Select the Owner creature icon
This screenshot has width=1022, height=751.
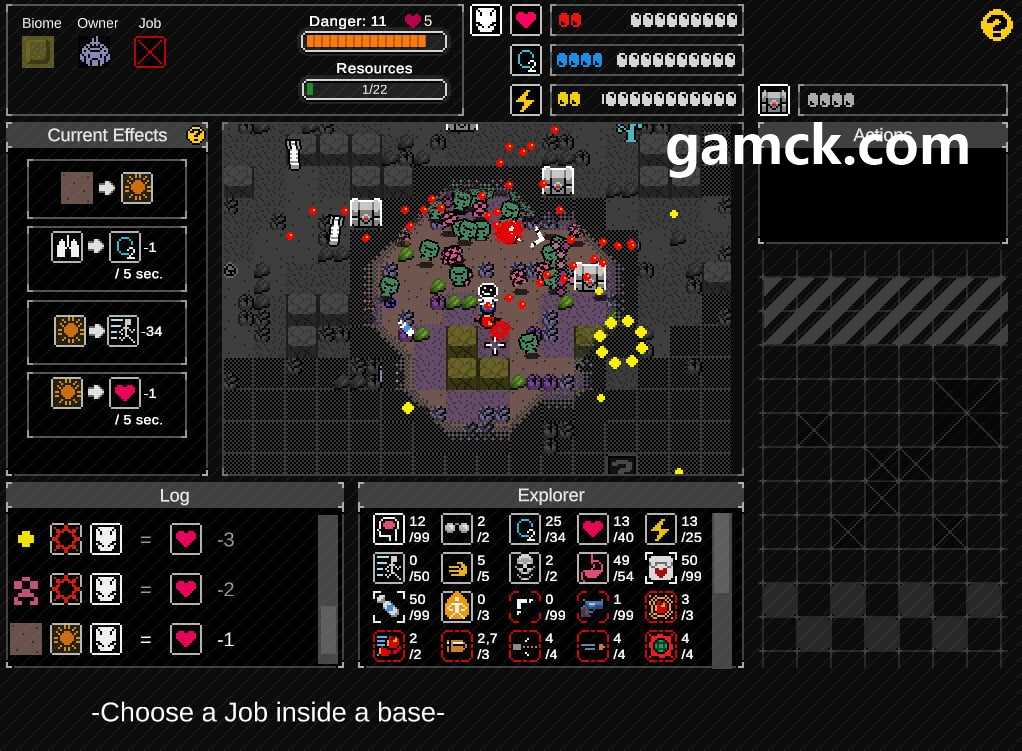pos(95,52)
